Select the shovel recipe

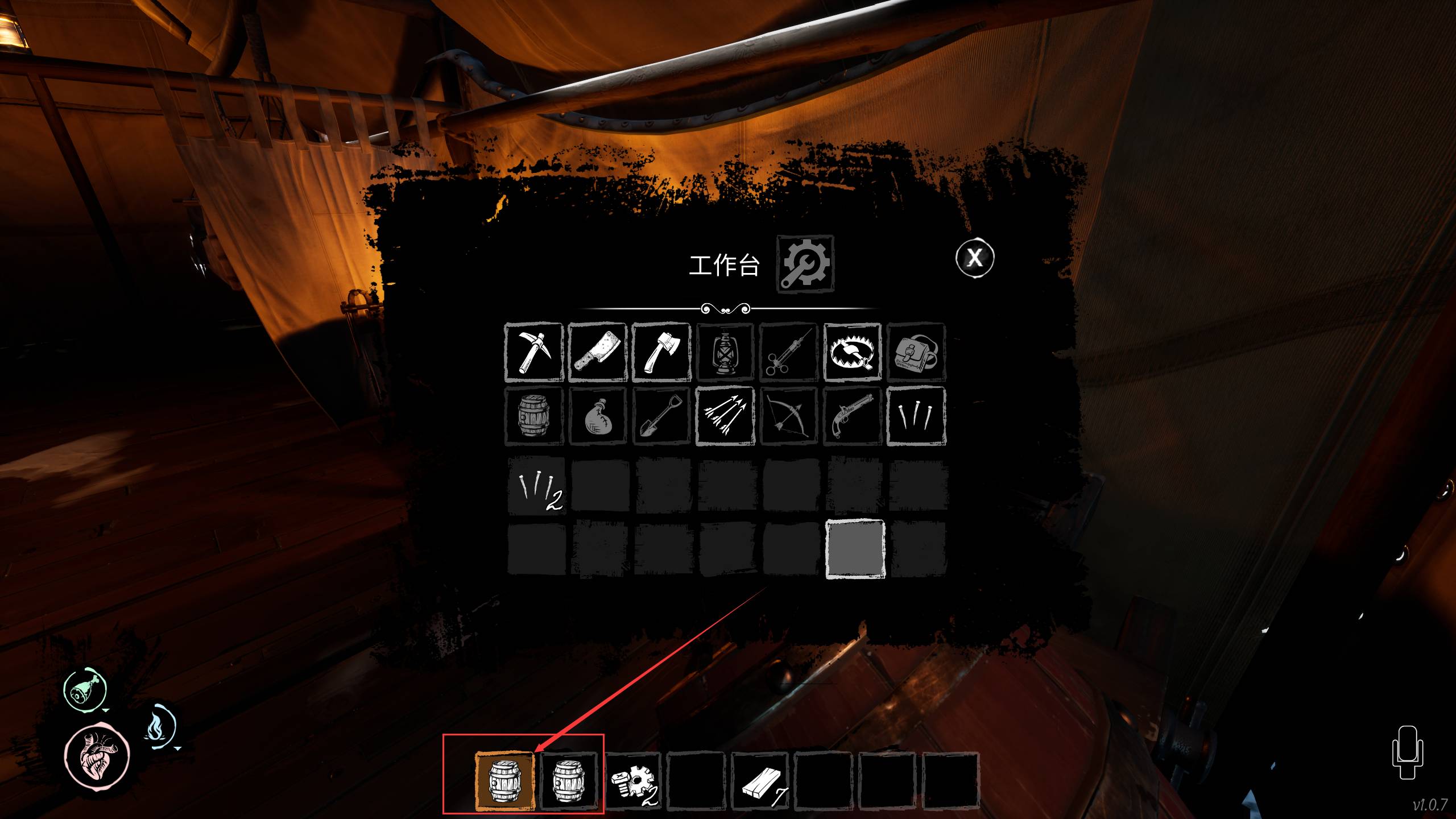tap(661, 416)
